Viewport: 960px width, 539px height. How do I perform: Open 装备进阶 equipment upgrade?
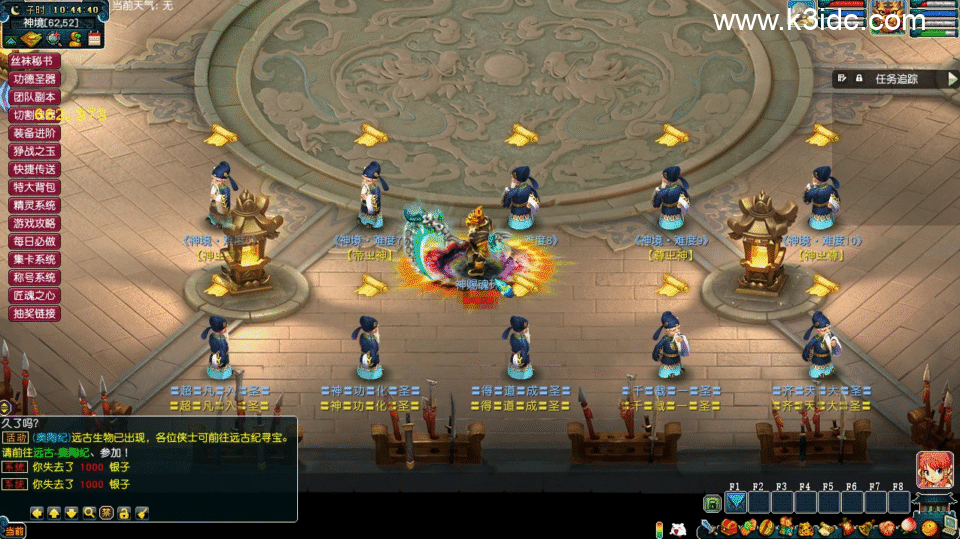(35, 133)
